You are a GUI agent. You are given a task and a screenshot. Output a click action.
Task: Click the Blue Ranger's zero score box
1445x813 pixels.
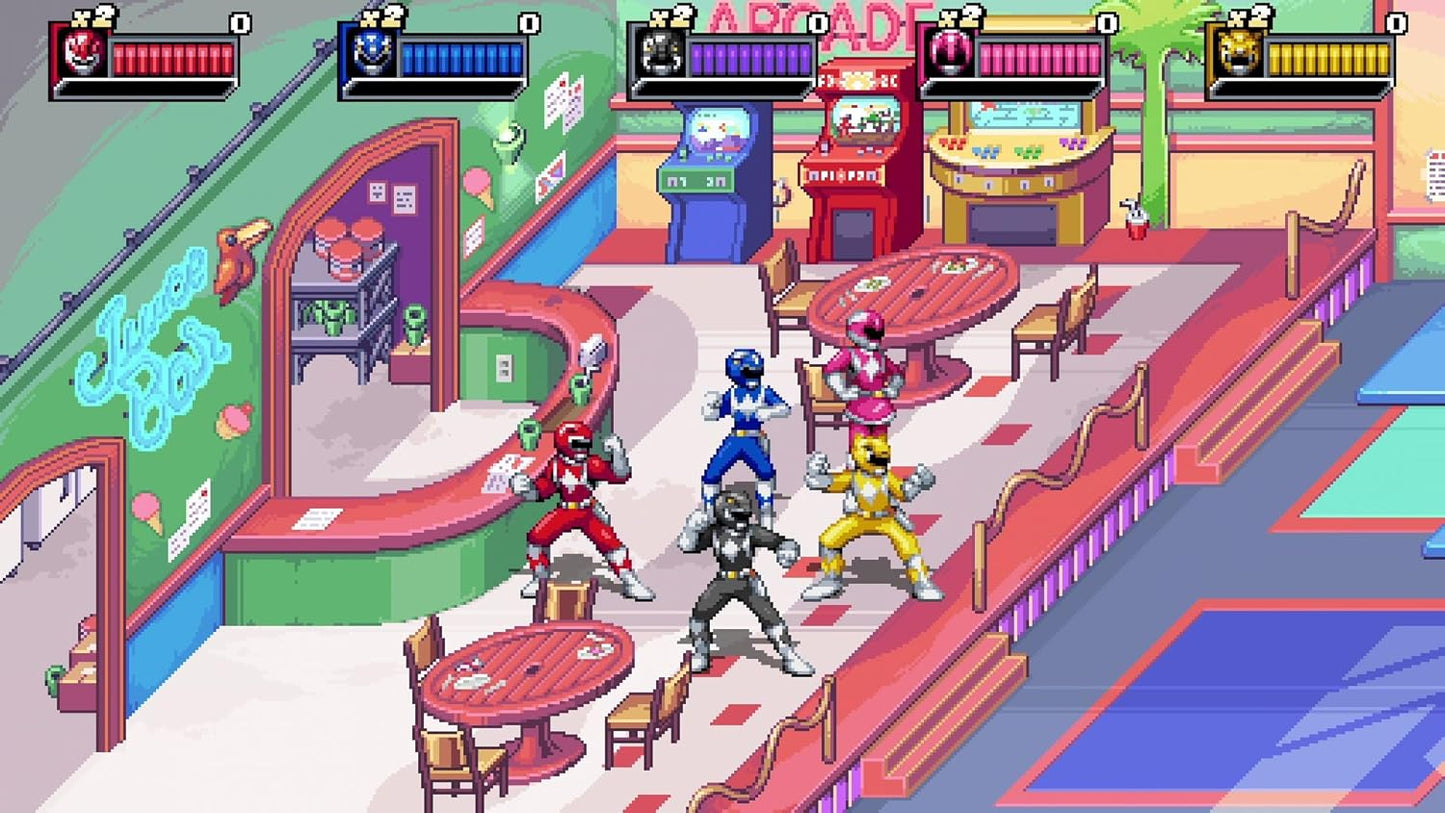527,23
